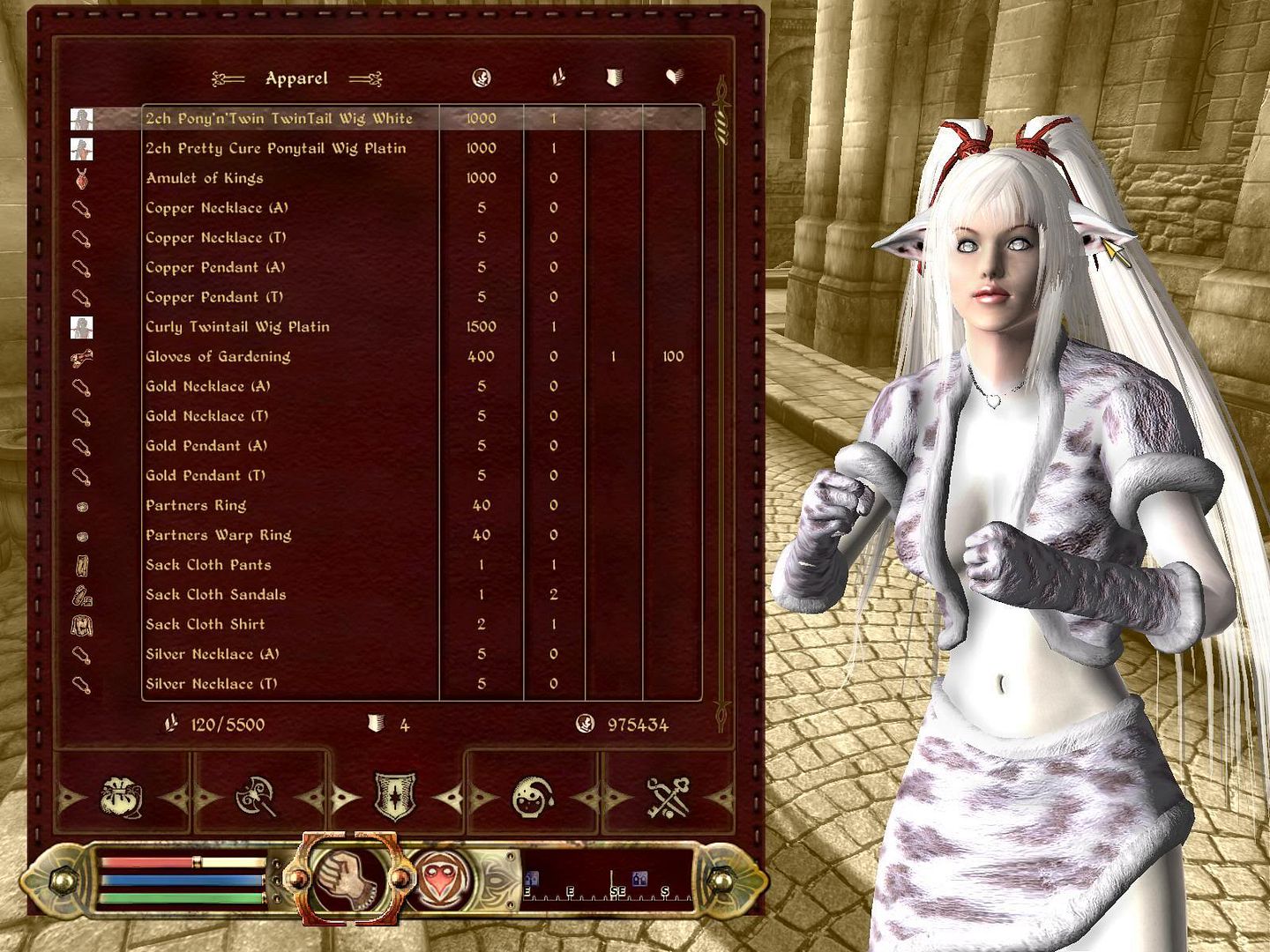Image resolution: width=1270 pixels, height=952 pixels.
Task: Pick the Partners Warp Ring
Action: click(218, 535)
